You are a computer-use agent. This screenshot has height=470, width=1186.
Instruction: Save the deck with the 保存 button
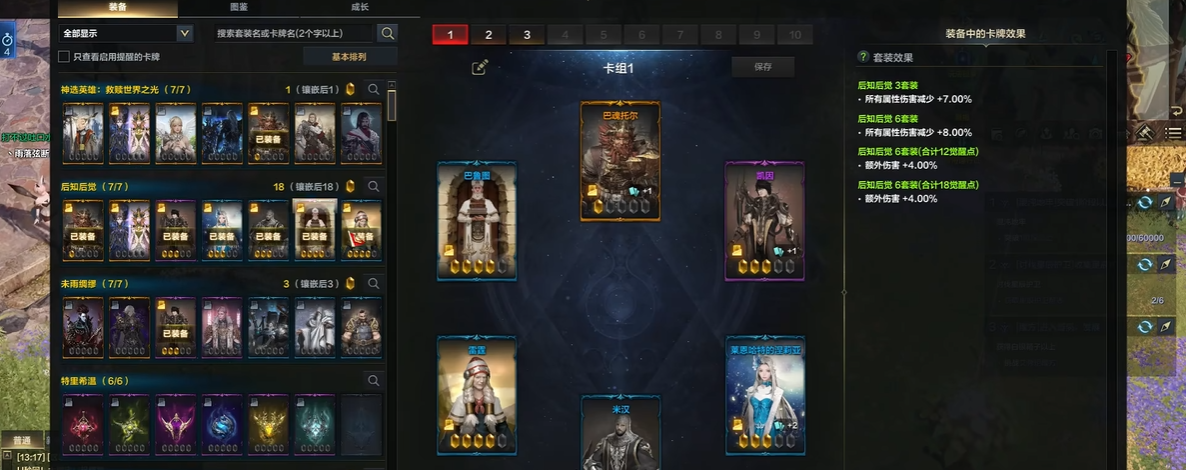pos(764,67)
